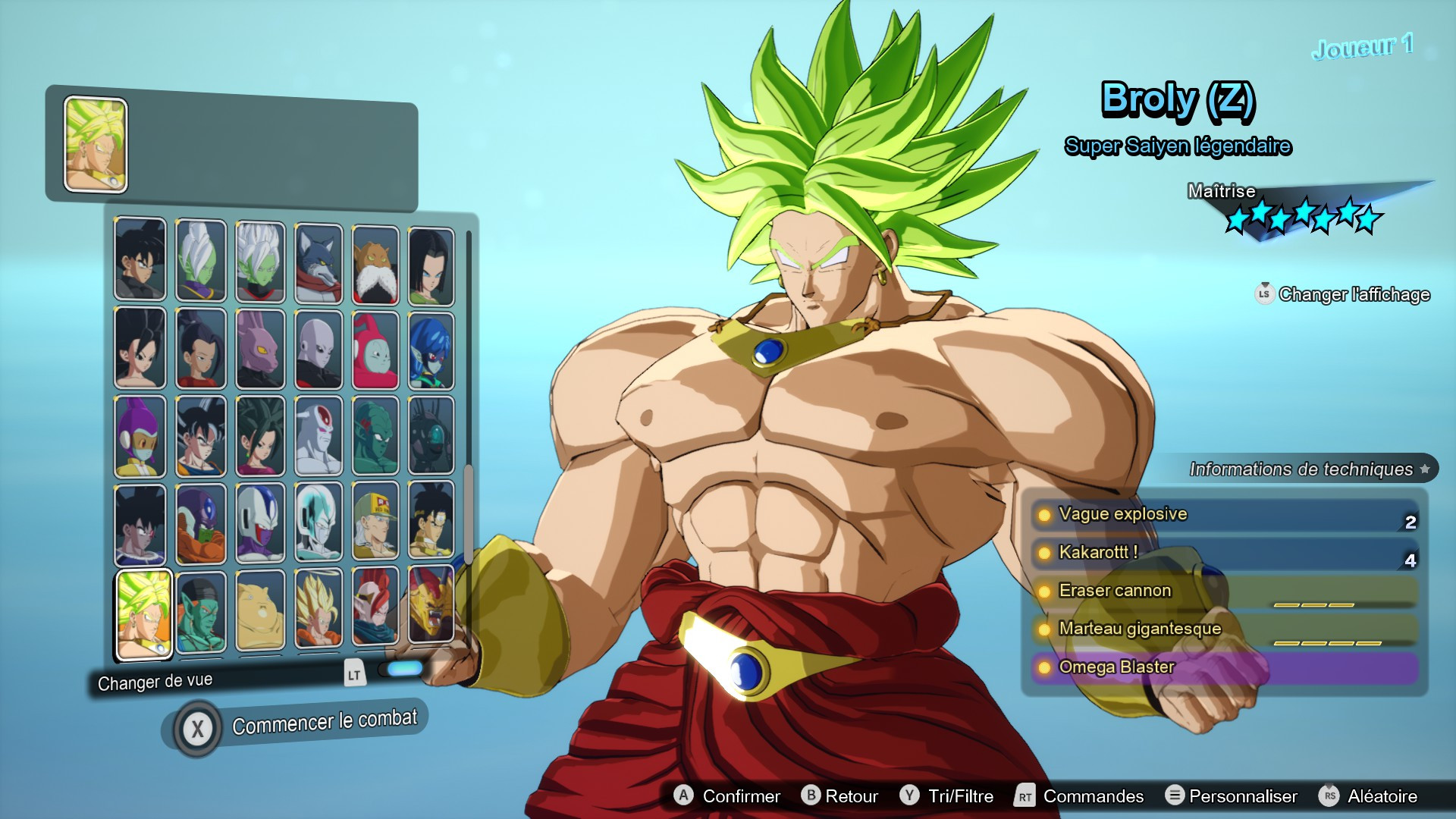Open the Personnaliser menu
The width and height of the screenshot is (1456, 819).
(x=1244, y=796)
